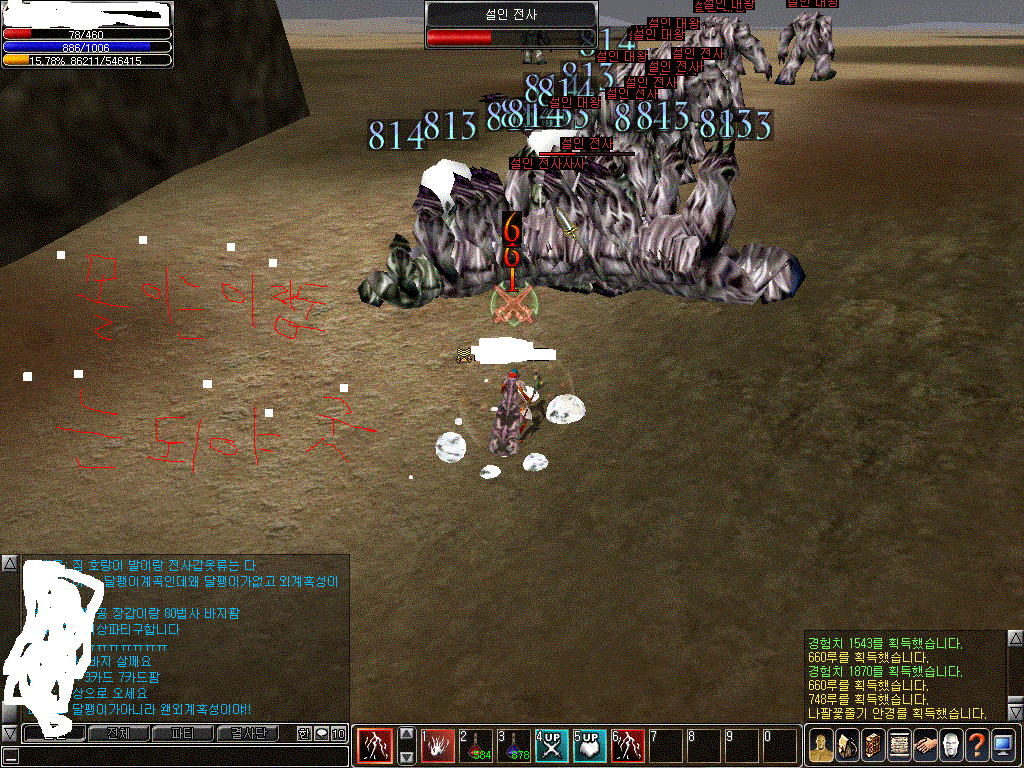
Task: Open the inventory bag icon
Action: (846, 745)
